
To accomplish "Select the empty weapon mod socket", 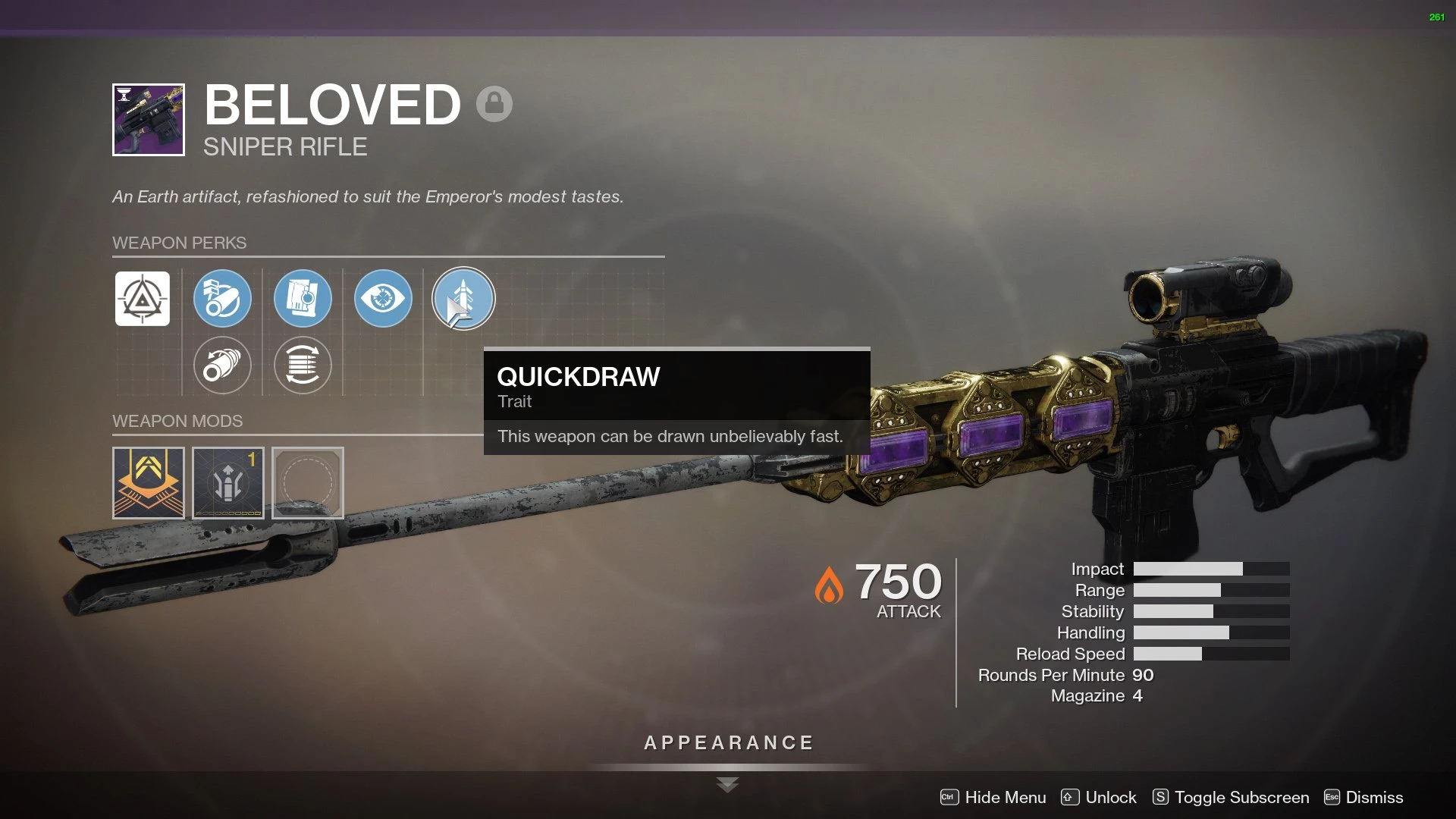I will (x=308, y=483).
